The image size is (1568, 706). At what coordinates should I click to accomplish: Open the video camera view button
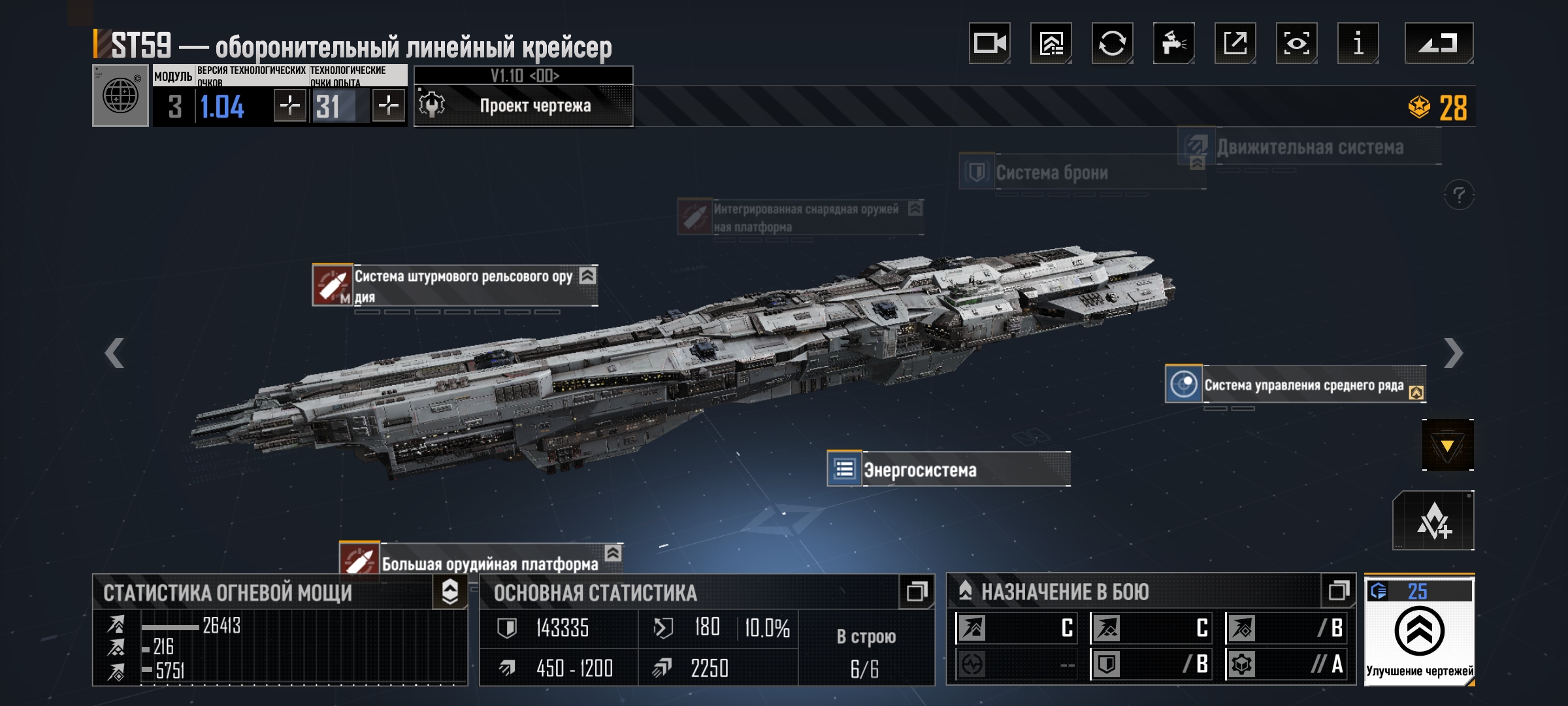point(989,43)
